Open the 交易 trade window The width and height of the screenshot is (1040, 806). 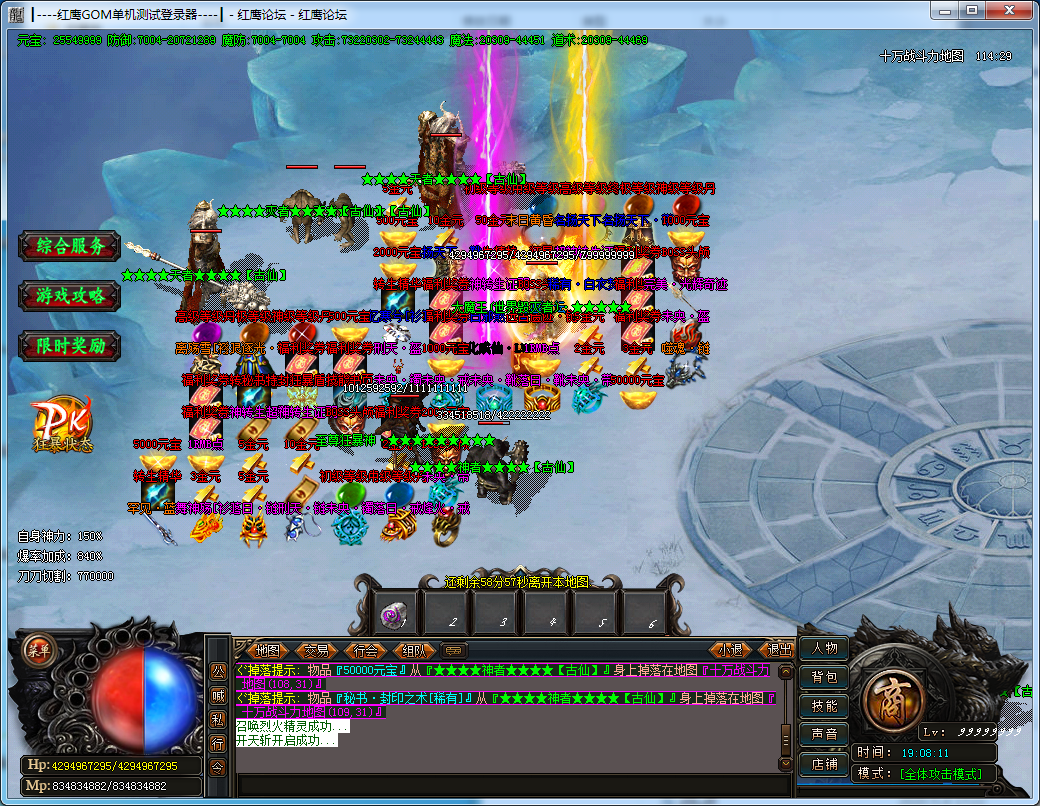(317, 650)
